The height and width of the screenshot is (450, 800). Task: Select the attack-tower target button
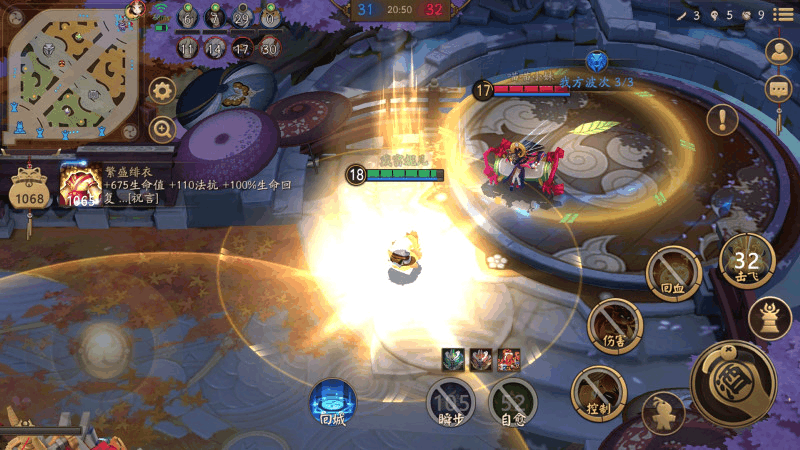point(770,318)
